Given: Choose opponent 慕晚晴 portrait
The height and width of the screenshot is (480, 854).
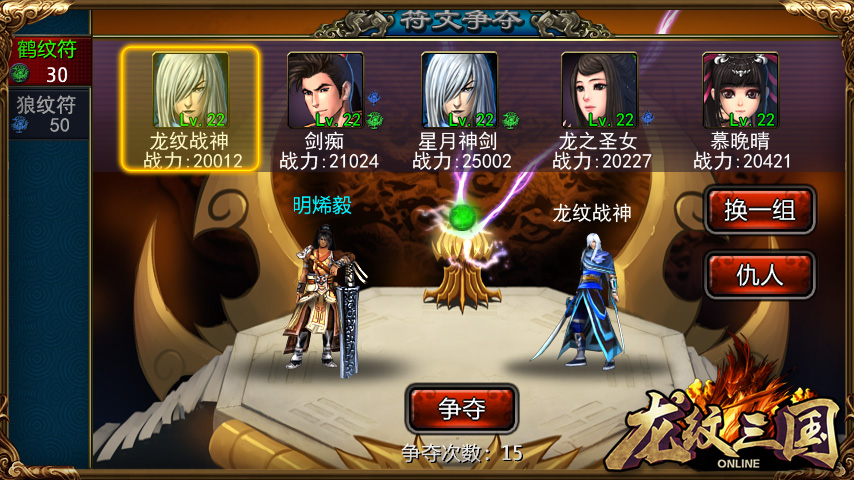Looking at the screenshot, I should [x=740, y=91].
